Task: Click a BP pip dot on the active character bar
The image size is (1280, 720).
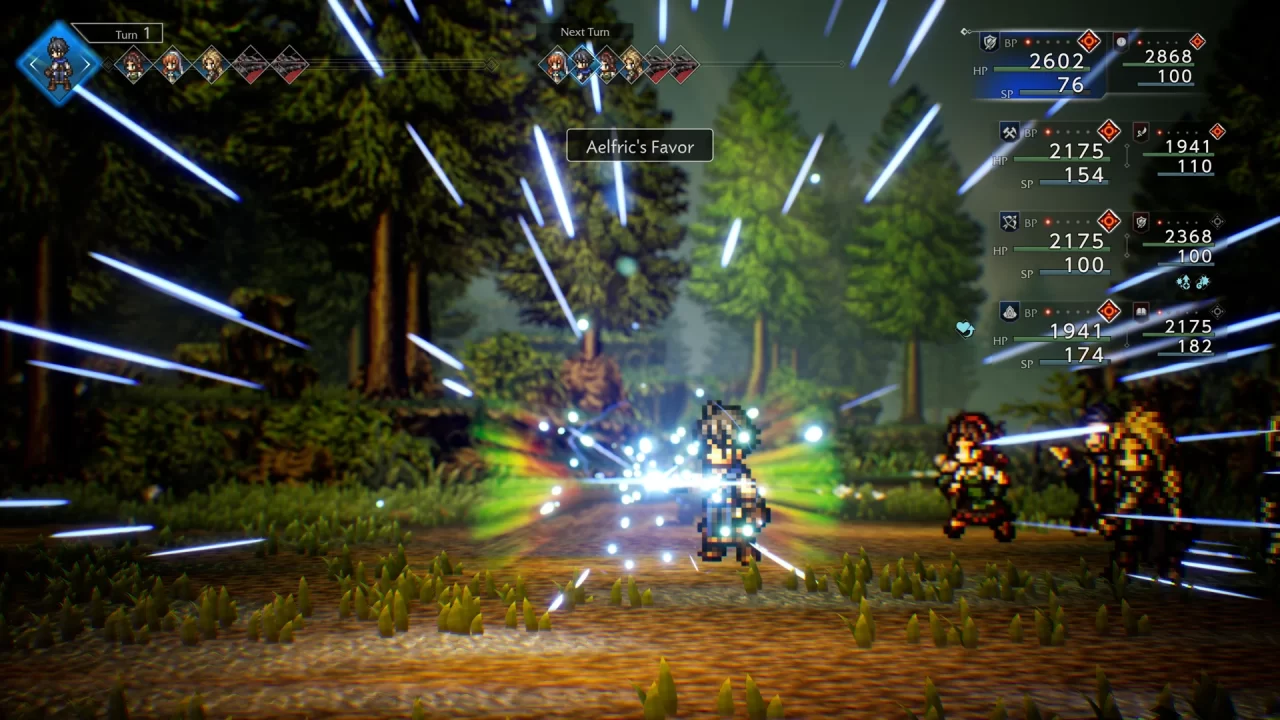Action: 1027,41
